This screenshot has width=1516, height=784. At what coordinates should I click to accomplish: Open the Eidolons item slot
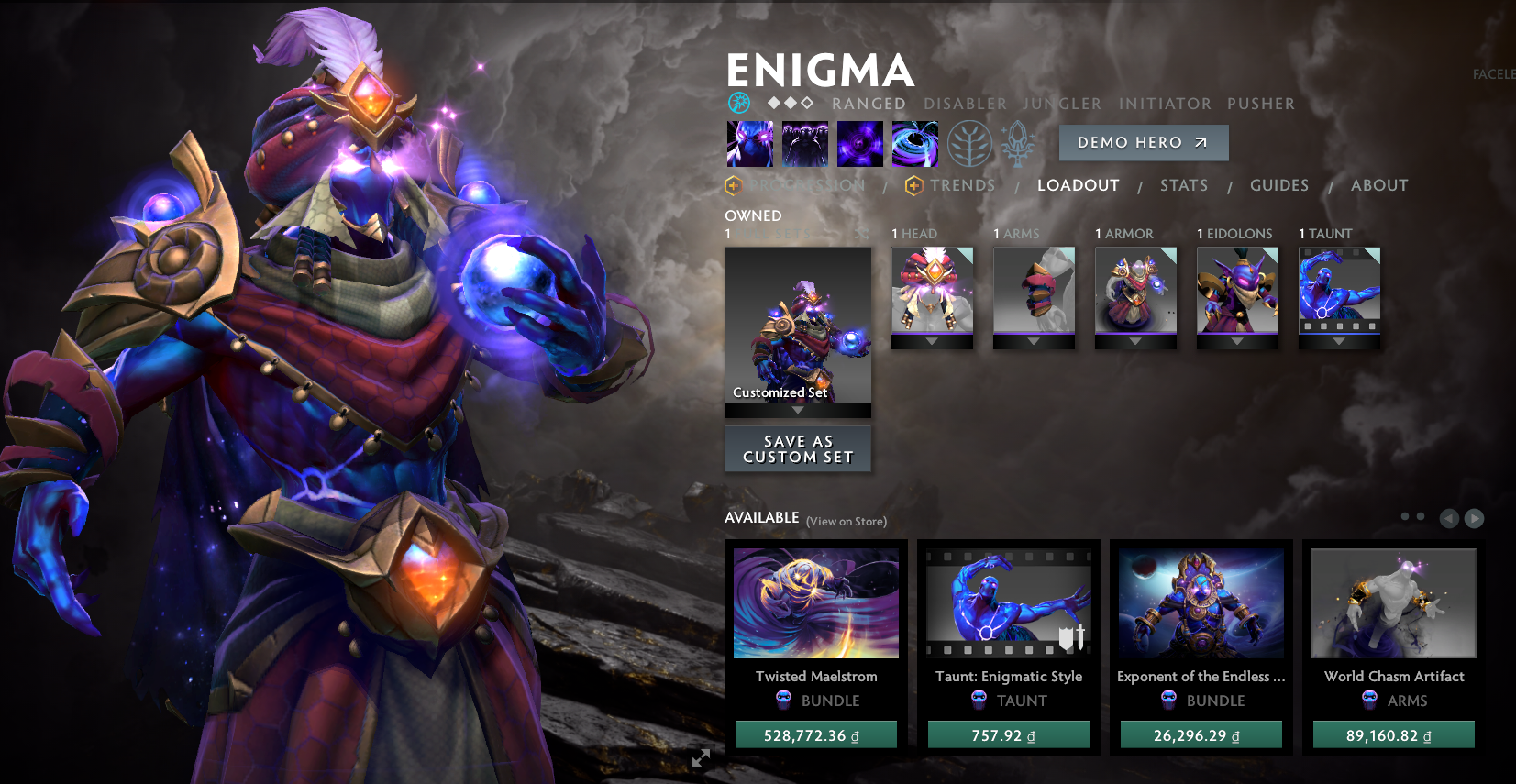1237,291
